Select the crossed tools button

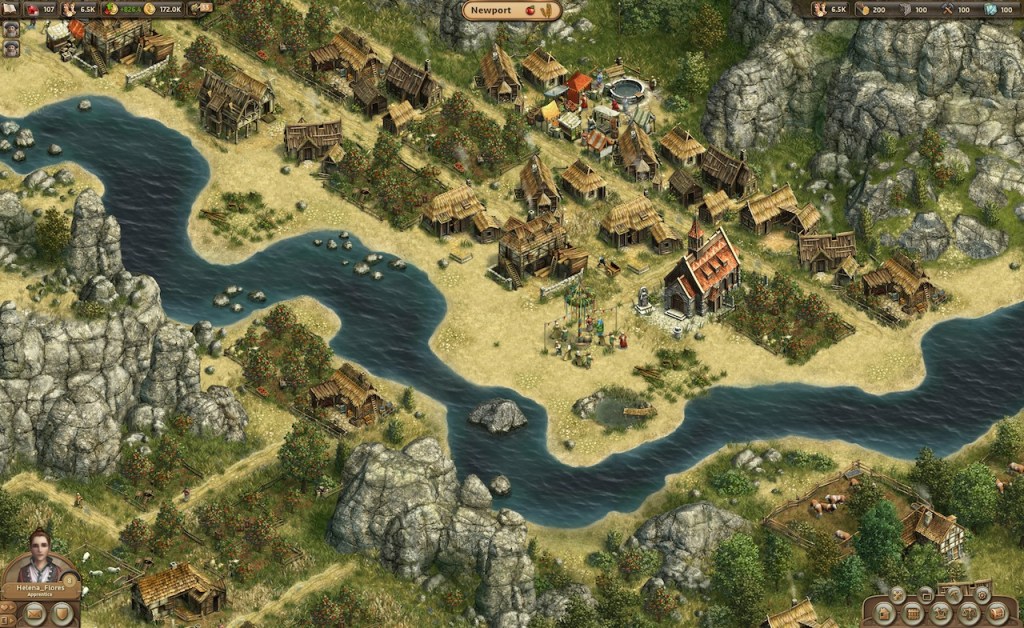(x=897, y=595)
